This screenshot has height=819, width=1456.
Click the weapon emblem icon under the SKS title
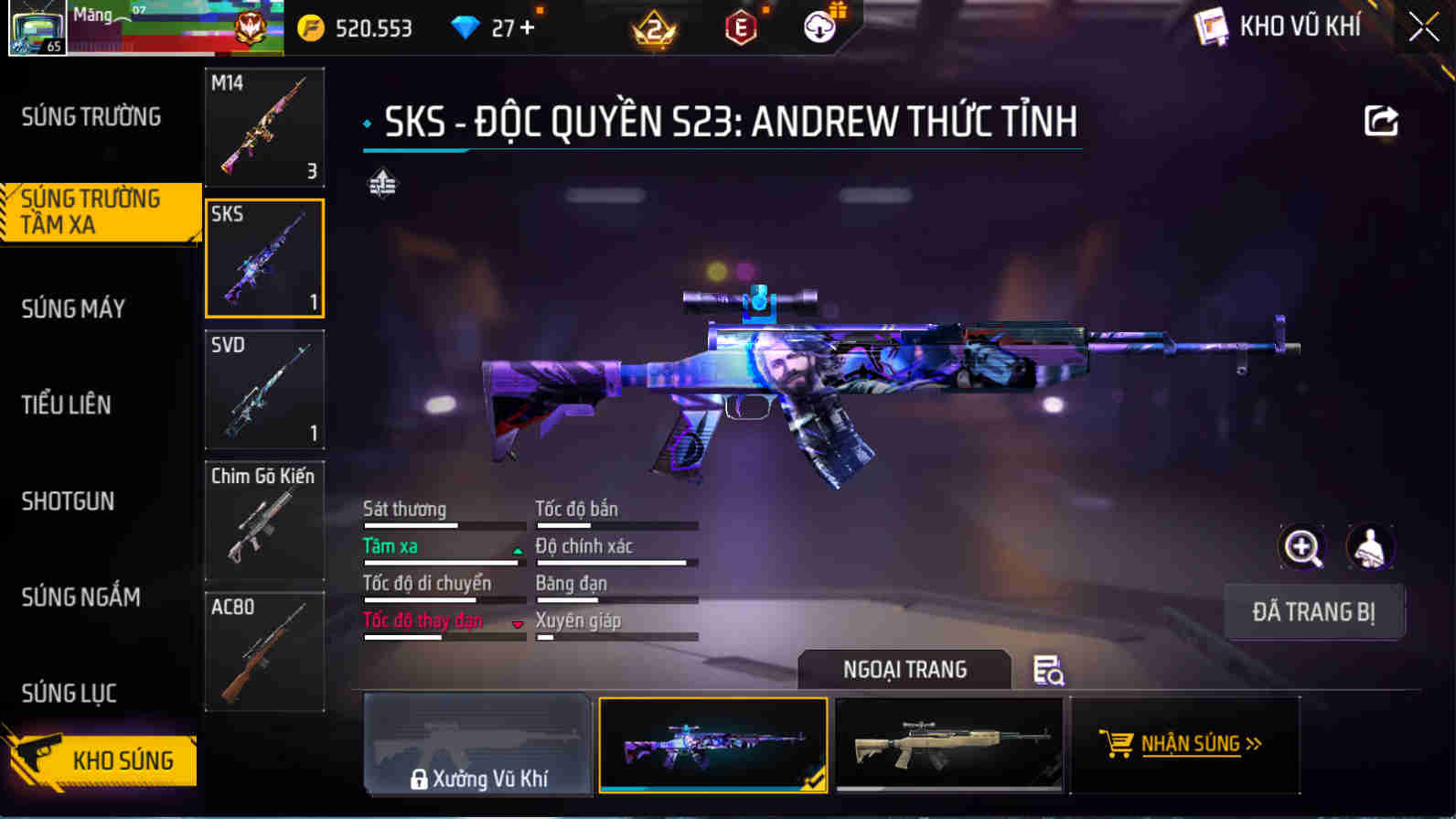[x=383, y=183]
